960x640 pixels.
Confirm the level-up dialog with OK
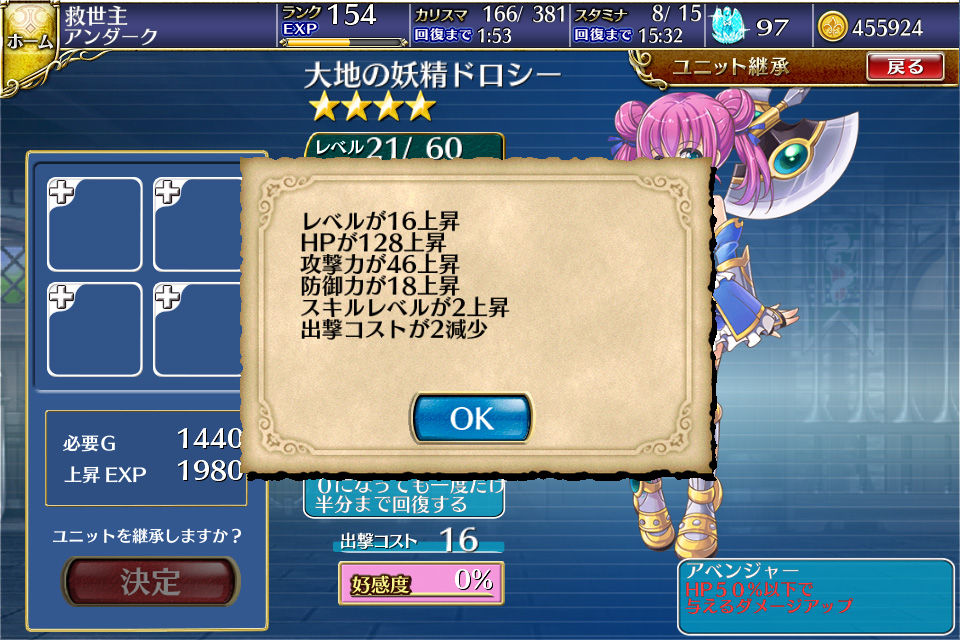[471, 418]
